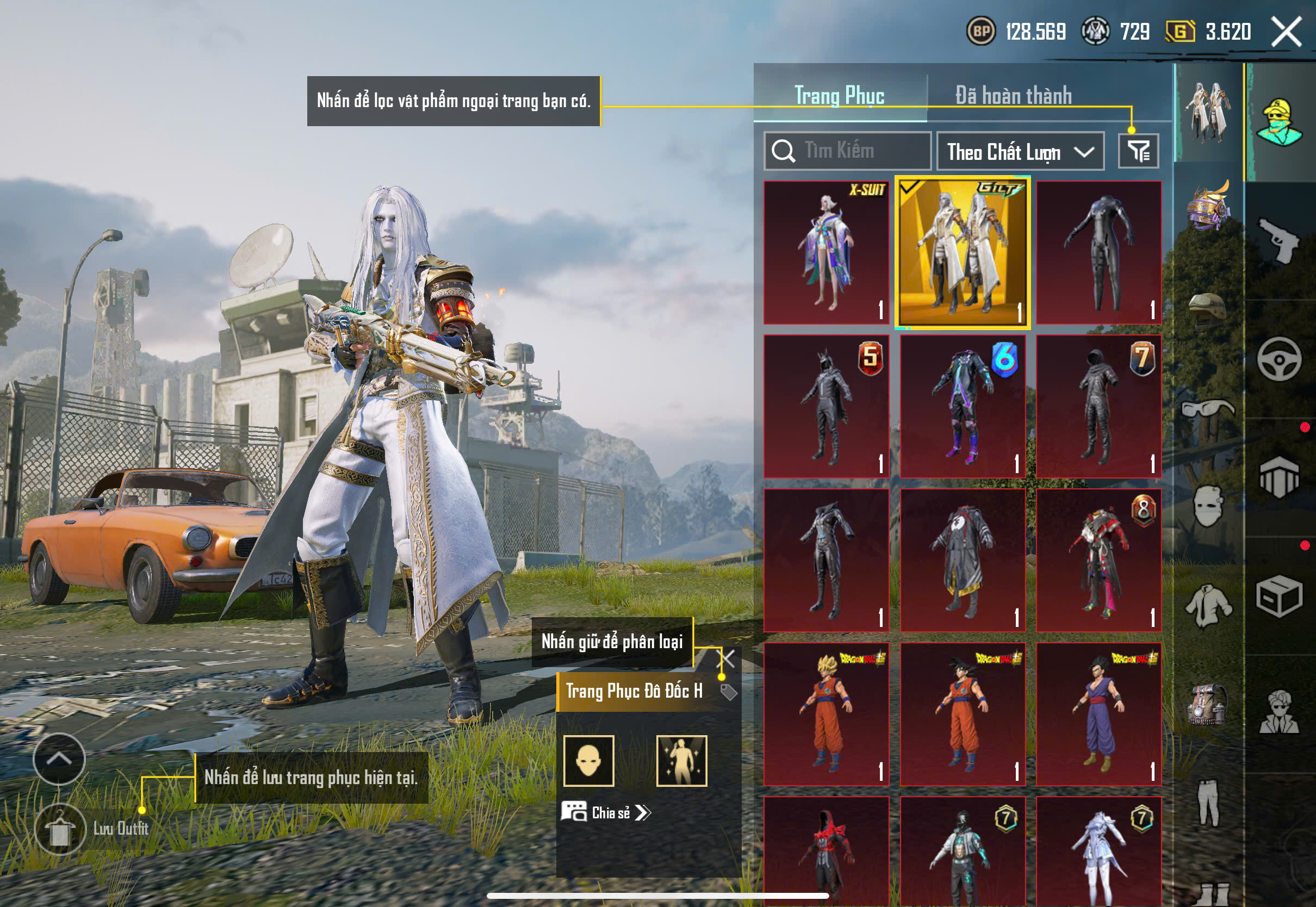Save the outfit with Lưu Outfit
This screenshot has height=907, width=1316.
tap(60, 829)
